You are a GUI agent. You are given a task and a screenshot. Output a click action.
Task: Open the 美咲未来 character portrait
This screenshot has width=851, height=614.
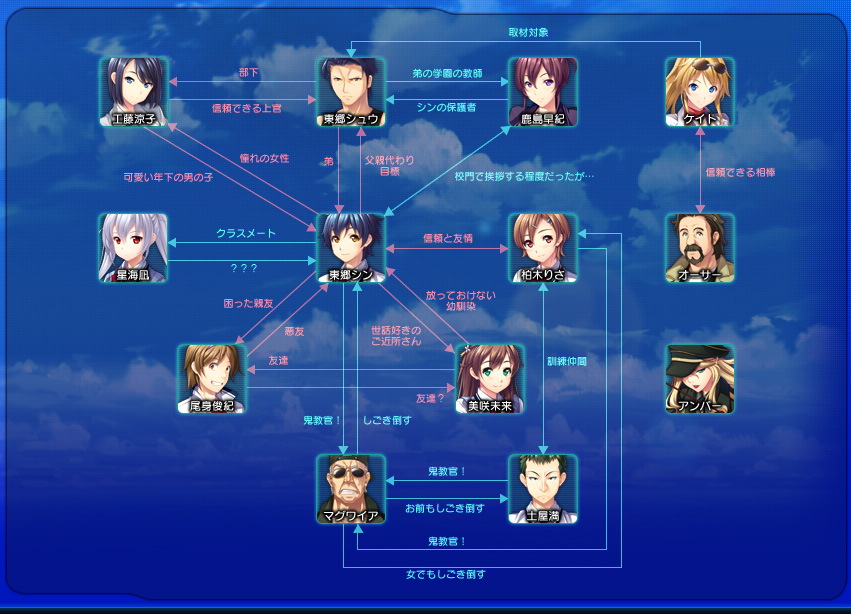490,379
